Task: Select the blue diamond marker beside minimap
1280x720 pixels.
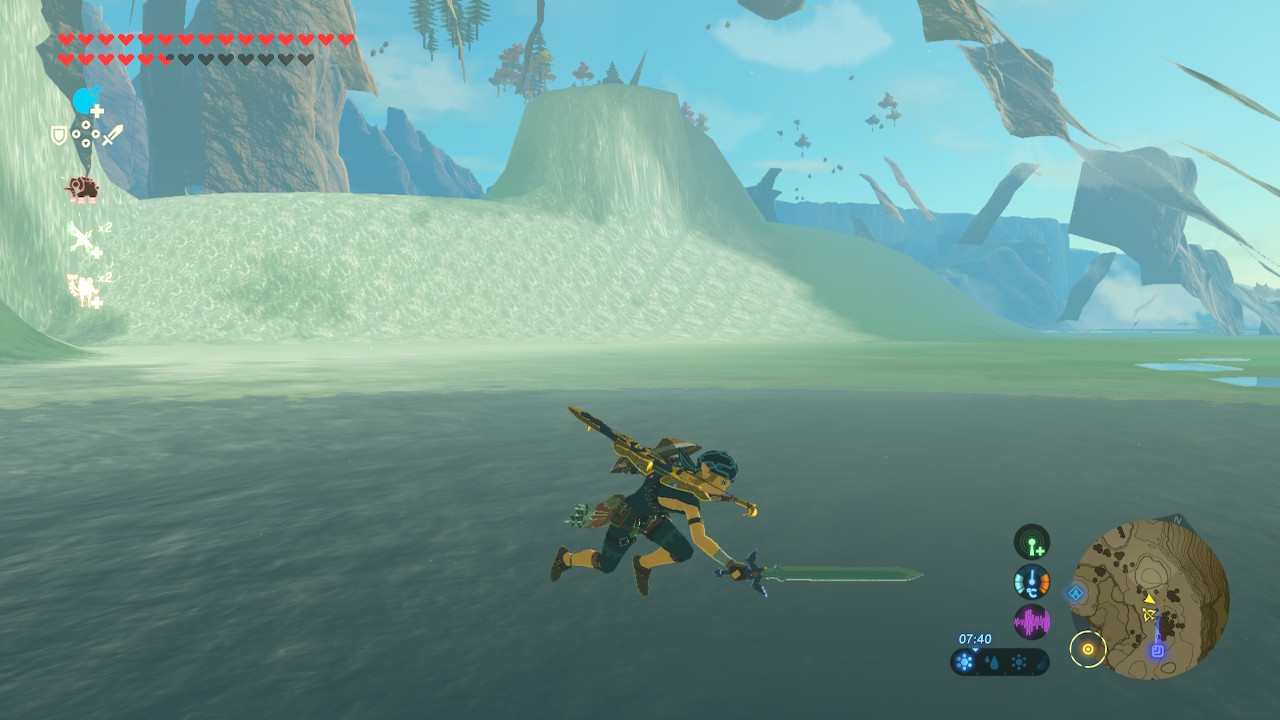Action: tap(1076, 593)
